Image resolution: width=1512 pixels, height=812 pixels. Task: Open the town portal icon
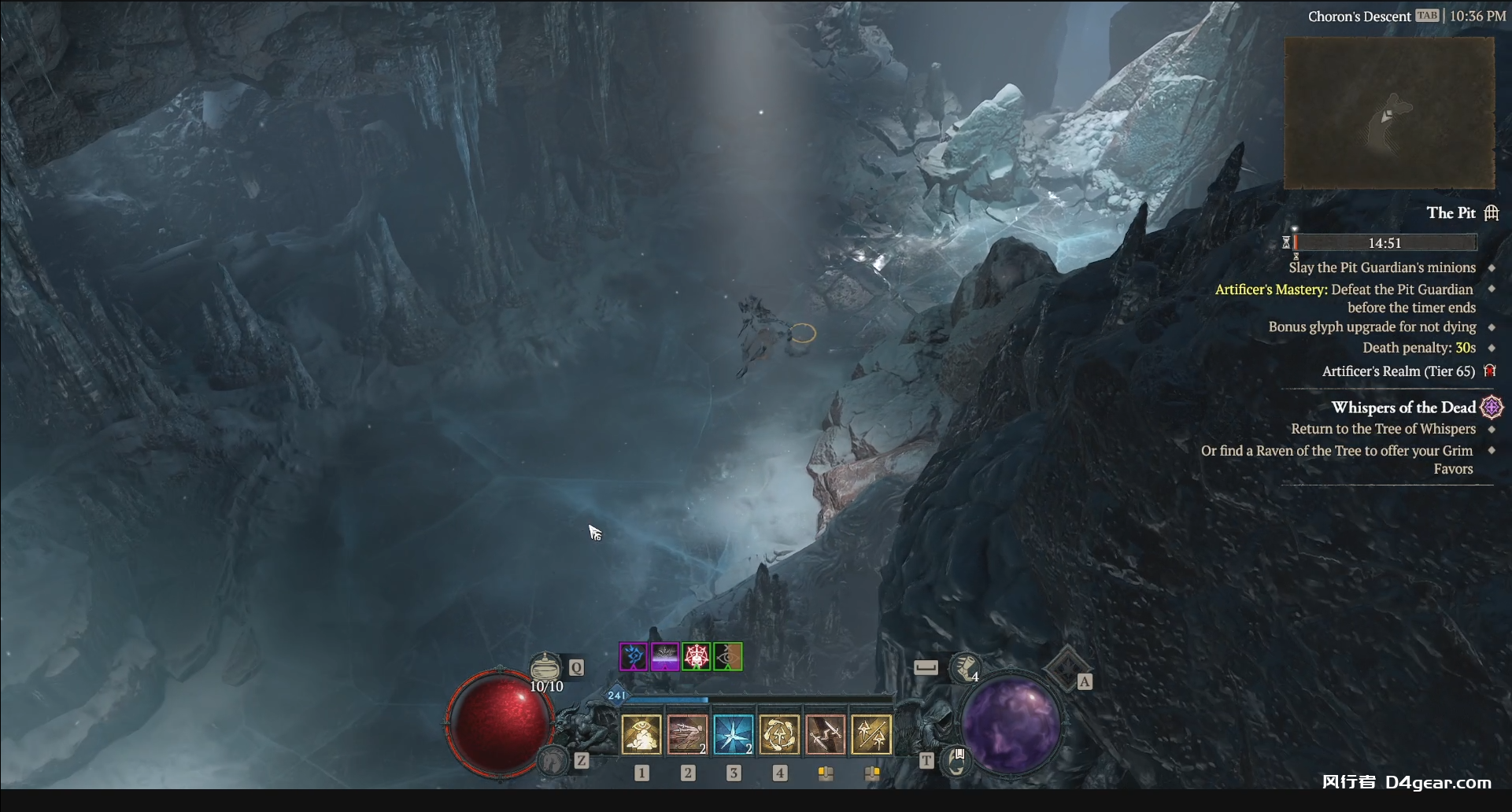[x=957, y=761]
